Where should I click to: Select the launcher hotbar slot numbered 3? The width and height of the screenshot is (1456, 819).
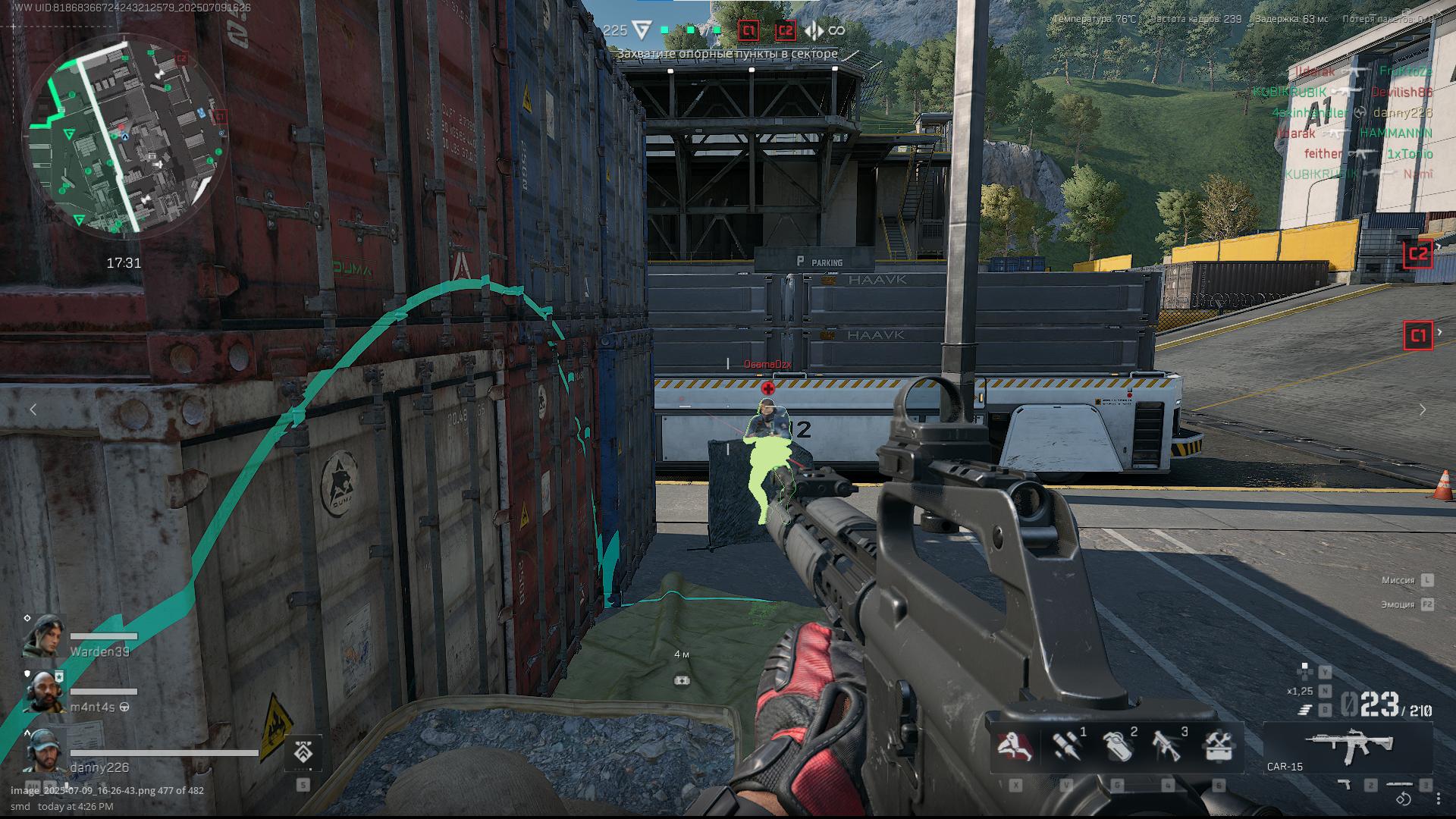pos(1168,747)
